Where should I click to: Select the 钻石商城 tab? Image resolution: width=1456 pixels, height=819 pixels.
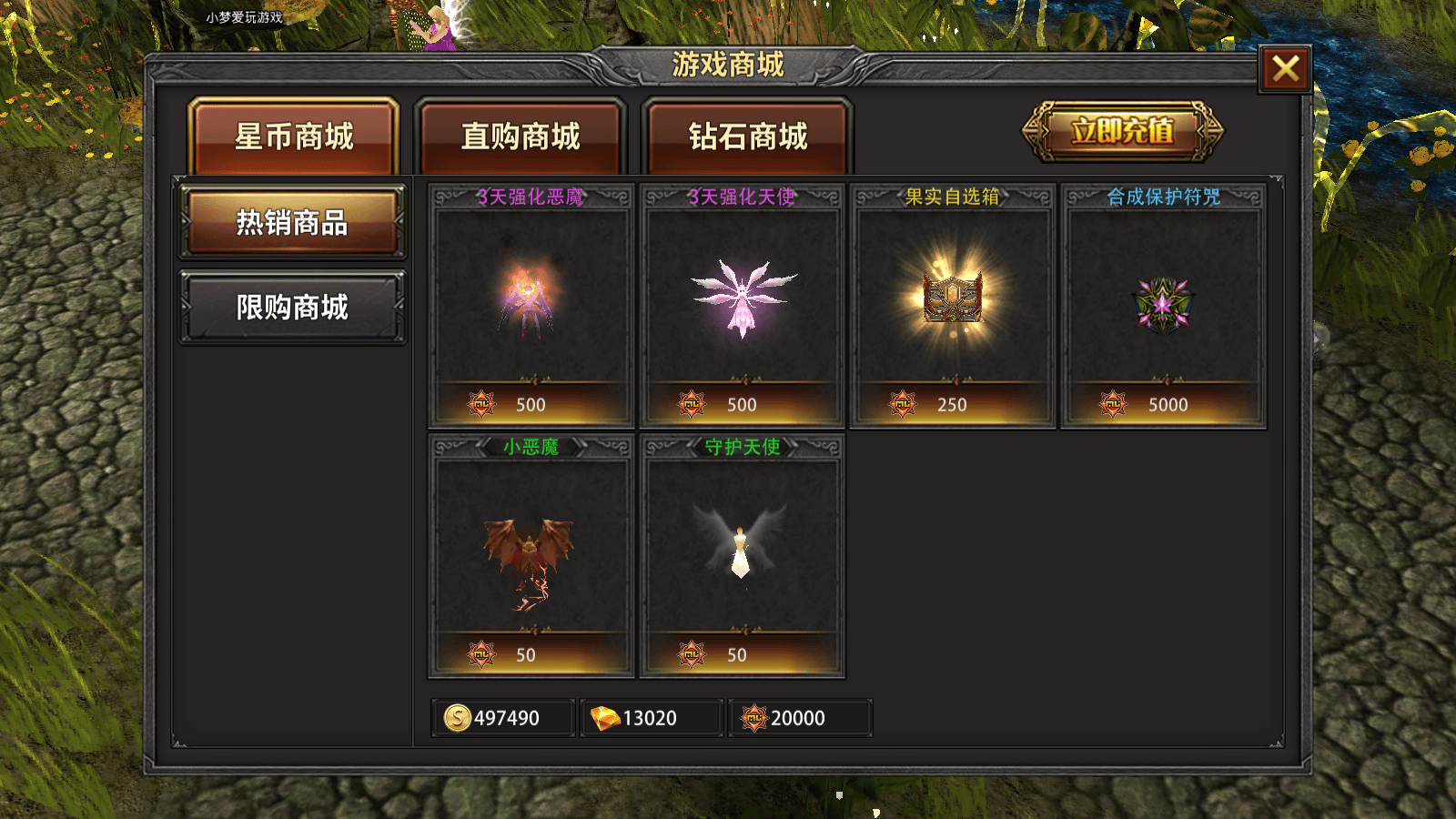pos(747,136)
